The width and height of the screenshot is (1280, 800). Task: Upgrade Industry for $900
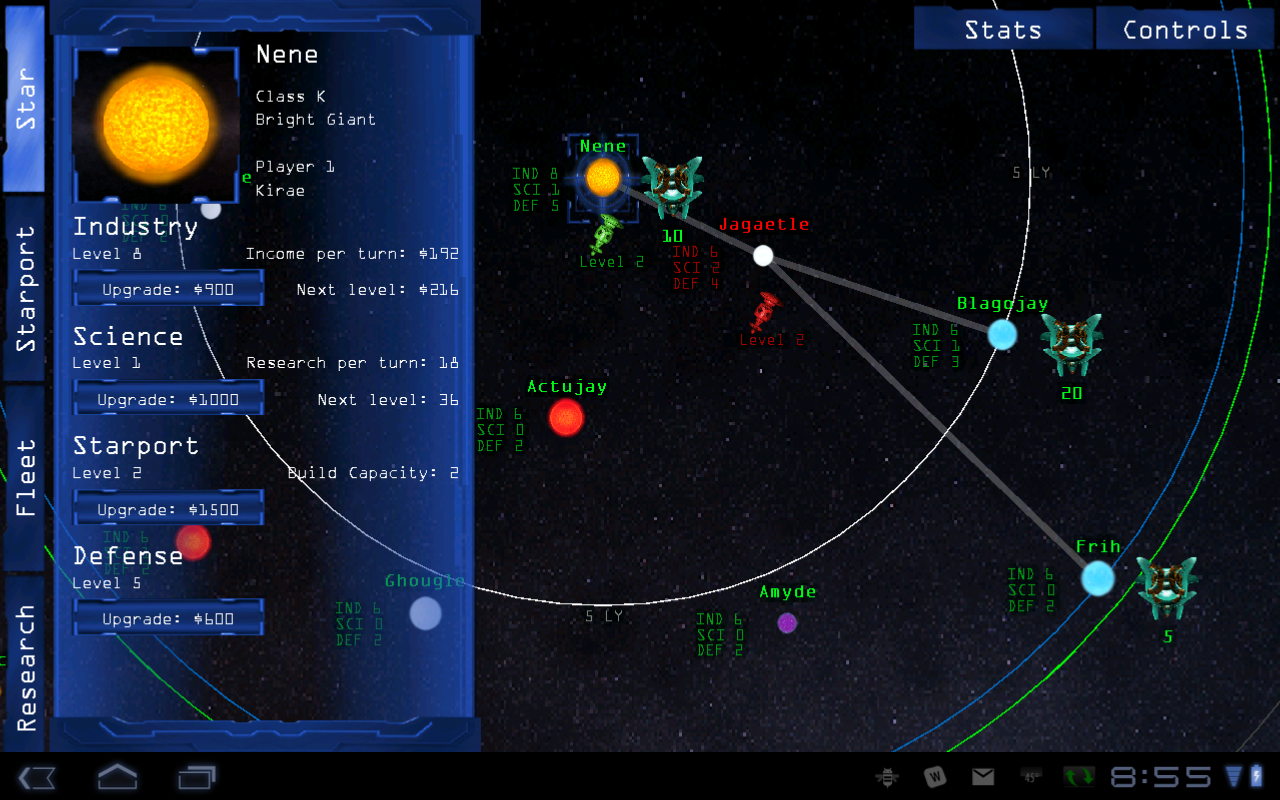pos(168,287)
